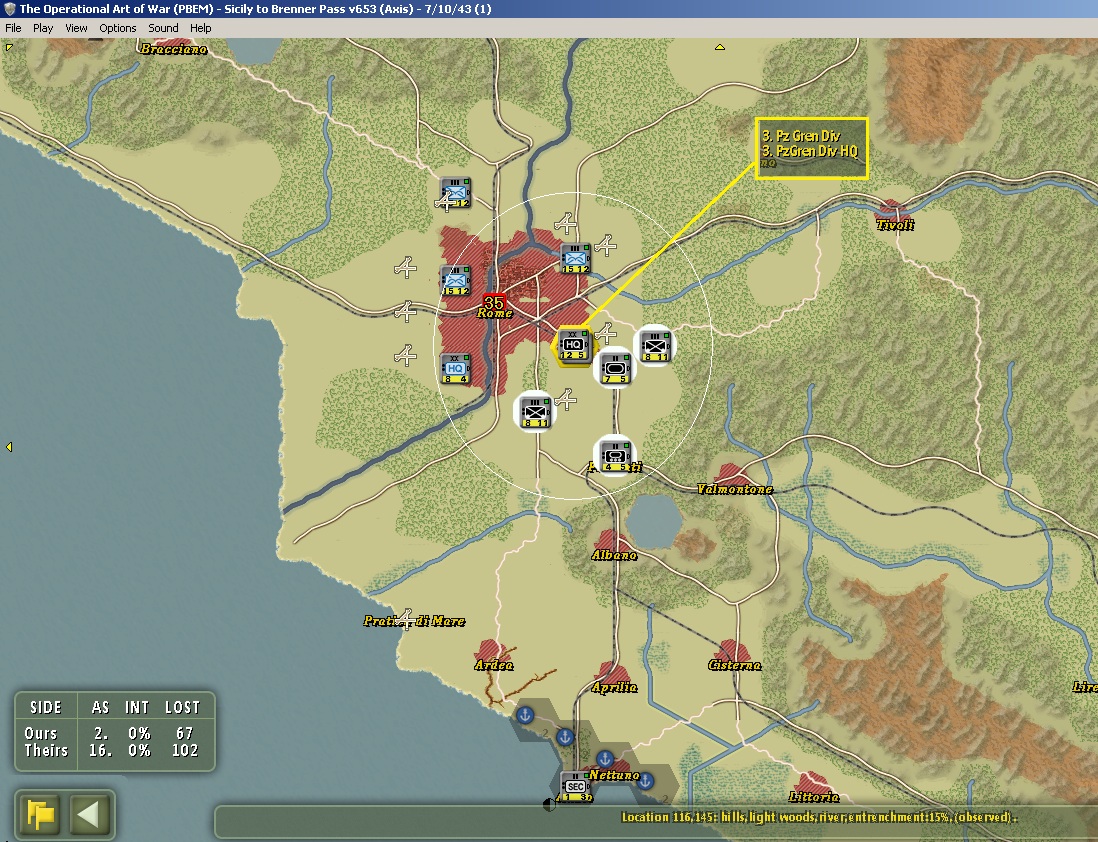Screen dimensions: 1098x842
Task: Open the Sound menu
Action: coord(163,28)
